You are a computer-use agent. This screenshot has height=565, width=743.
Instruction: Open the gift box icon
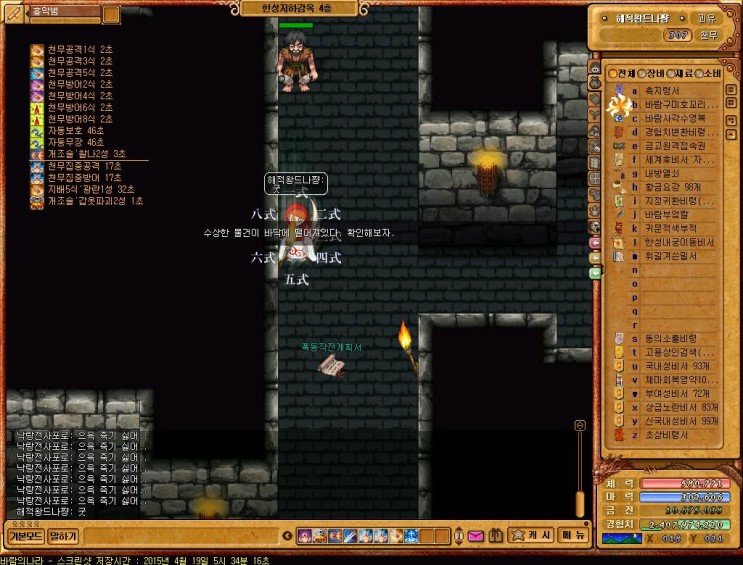496,537
